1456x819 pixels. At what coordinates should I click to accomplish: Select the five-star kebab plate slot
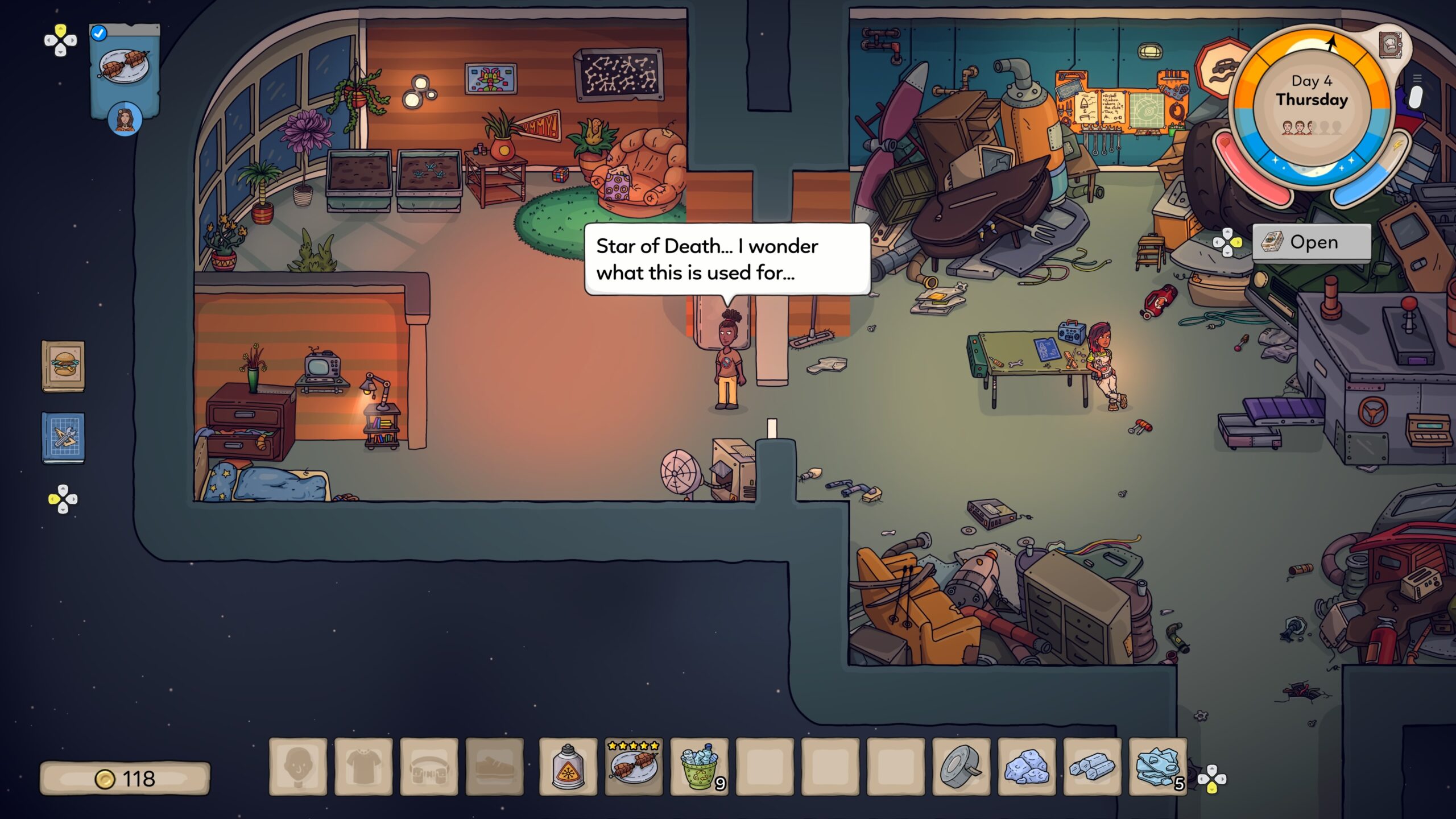coord(634,766)
